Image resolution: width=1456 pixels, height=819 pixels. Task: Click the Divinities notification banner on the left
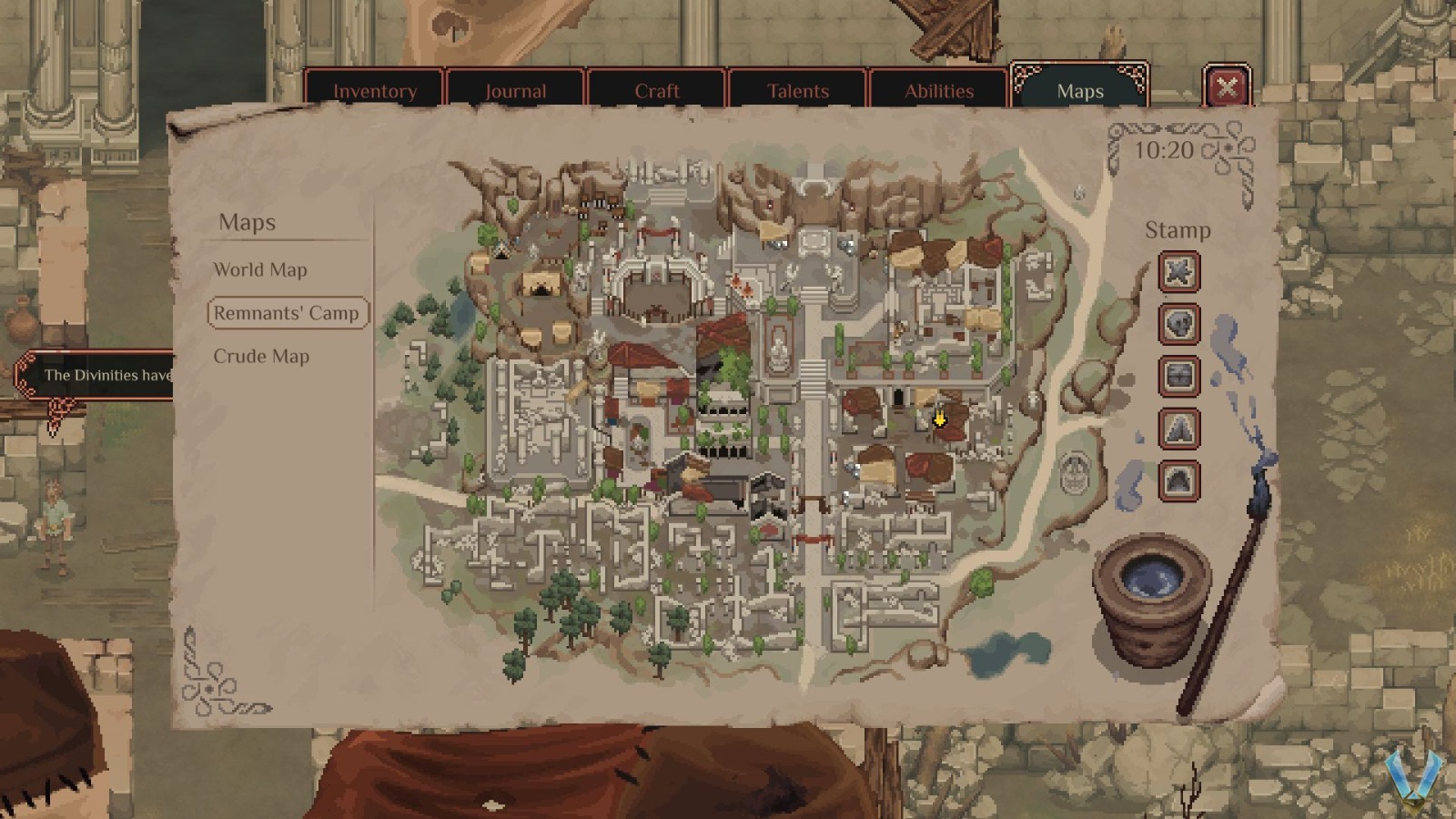(x=100, y=374)
